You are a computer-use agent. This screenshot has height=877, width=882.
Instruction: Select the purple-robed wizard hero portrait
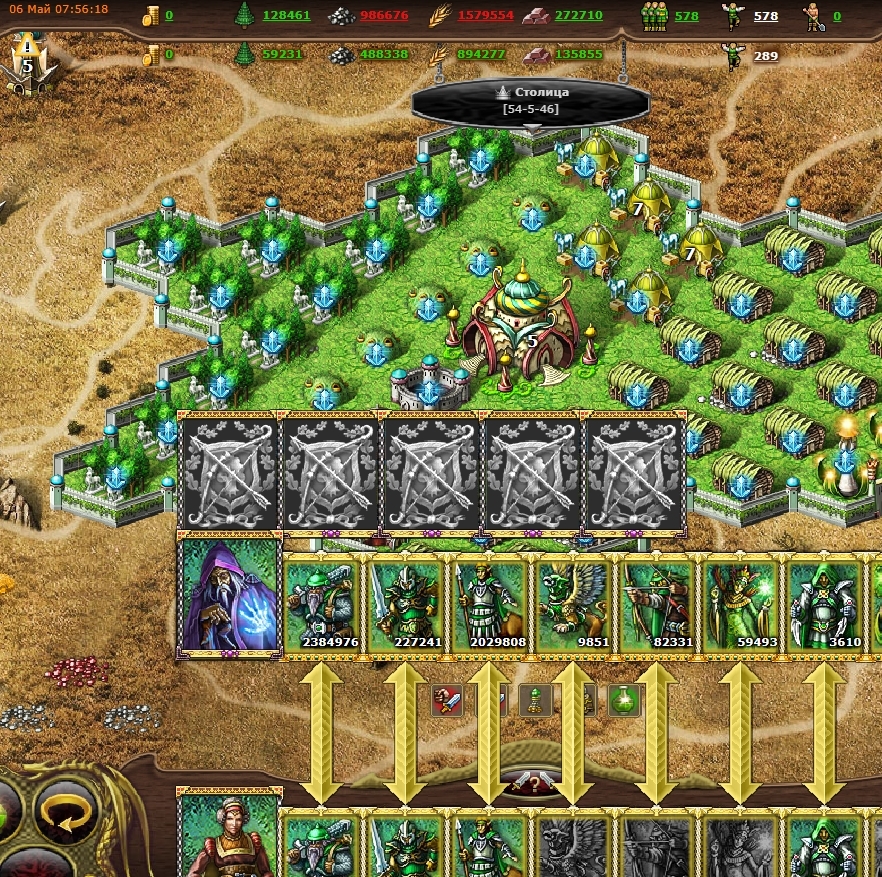228,596
